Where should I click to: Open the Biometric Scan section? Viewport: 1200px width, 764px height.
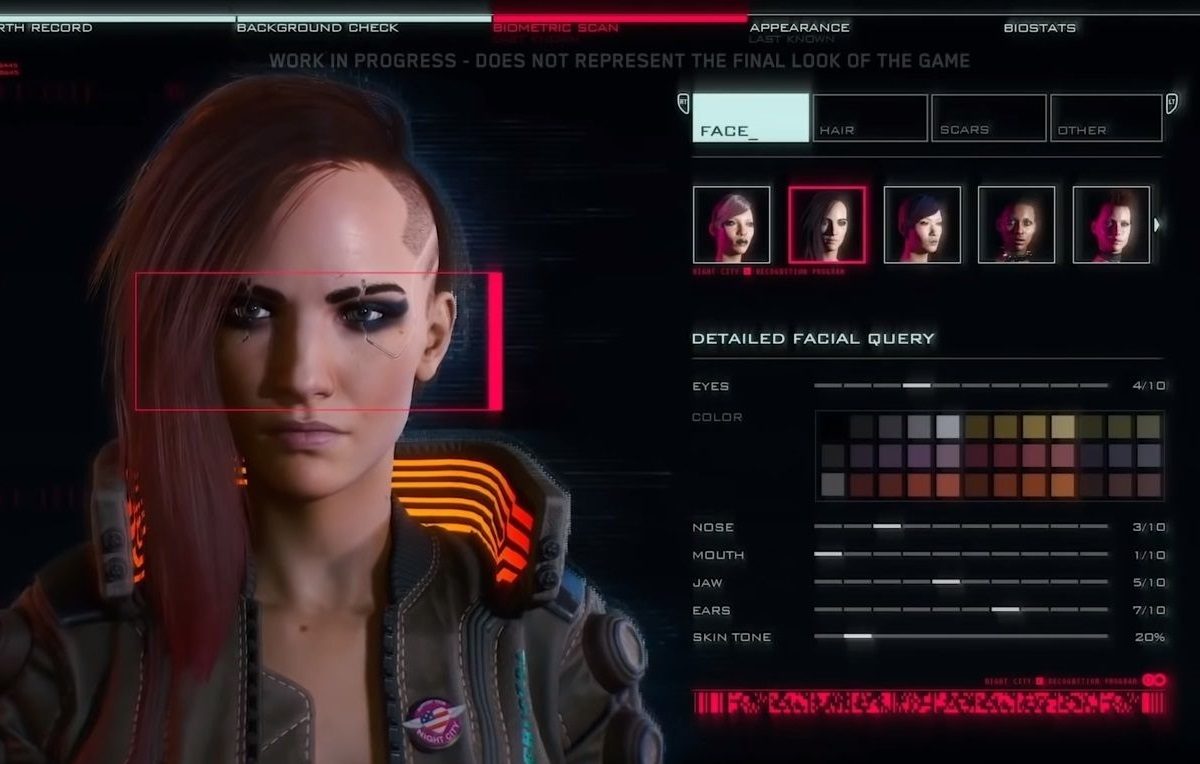[555, 27]
